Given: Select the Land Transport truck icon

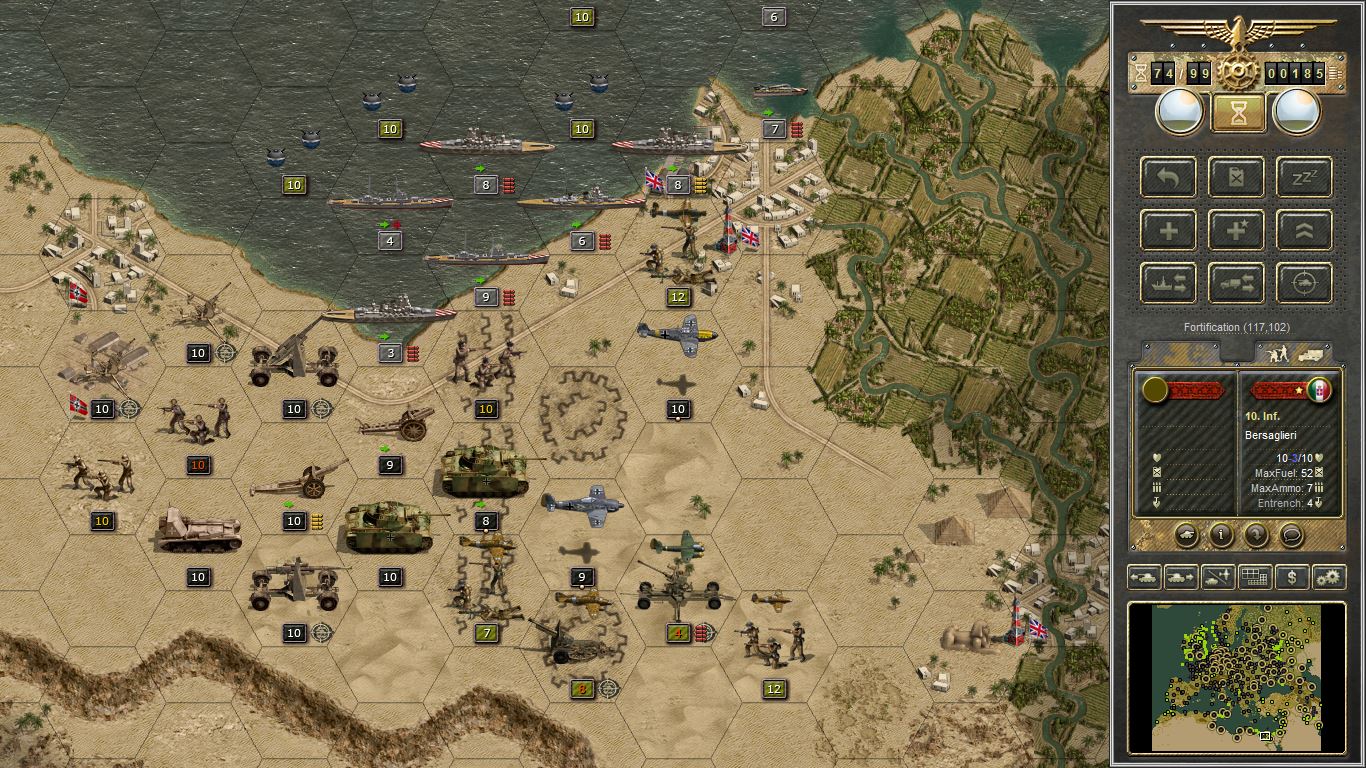Looking at the screenshot, I should (1236, 283).
